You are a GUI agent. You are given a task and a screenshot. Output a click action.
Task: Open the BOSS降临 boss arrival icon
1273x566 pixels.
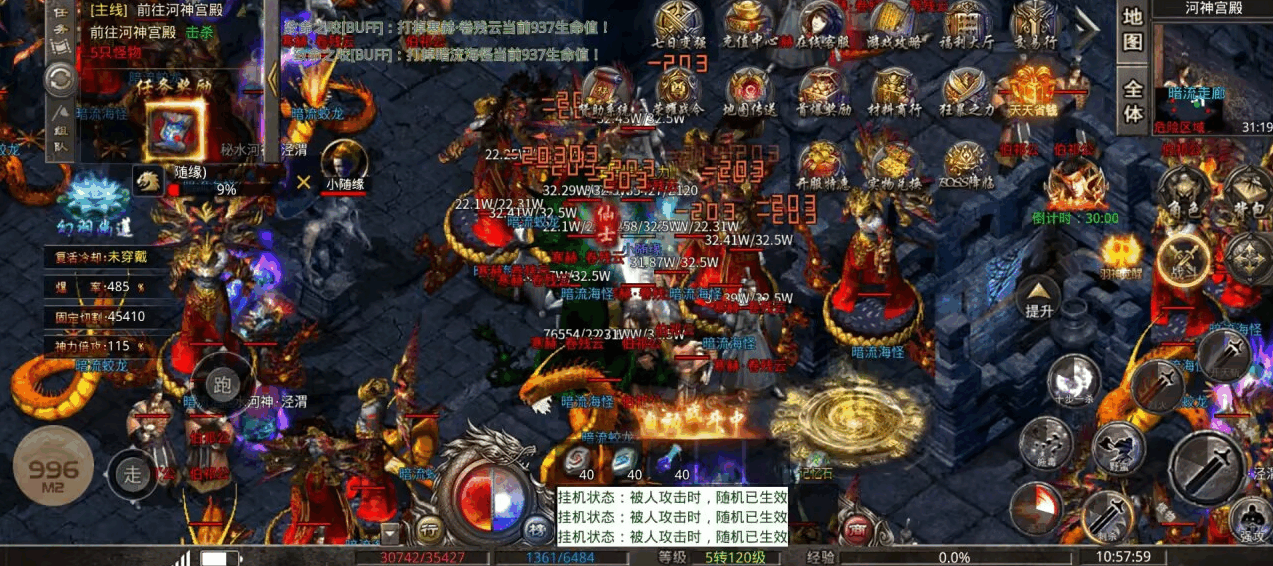click(x=965, y=162)
